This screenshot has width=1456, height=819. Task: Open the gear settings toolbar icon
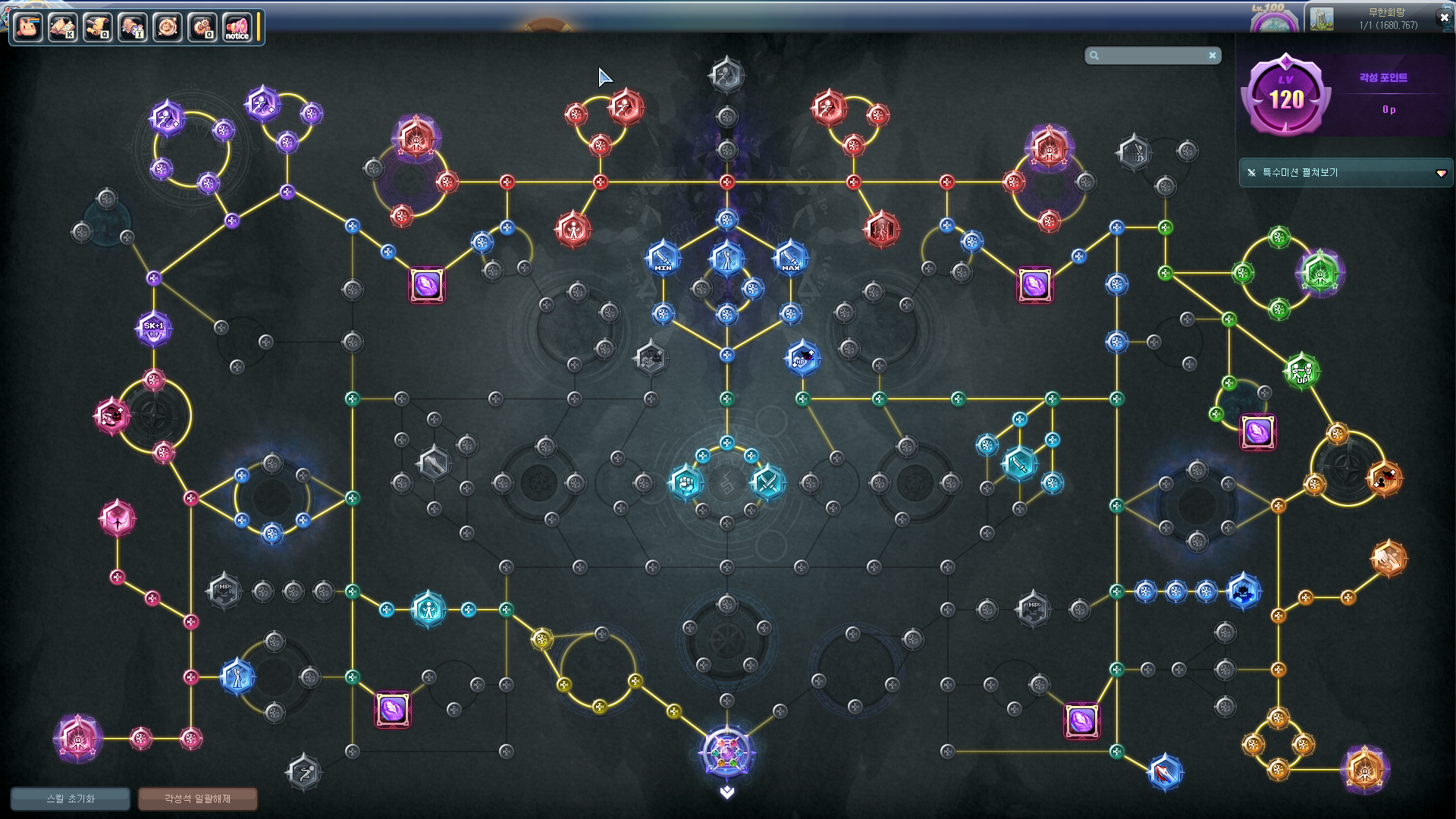tap(202, 27)
